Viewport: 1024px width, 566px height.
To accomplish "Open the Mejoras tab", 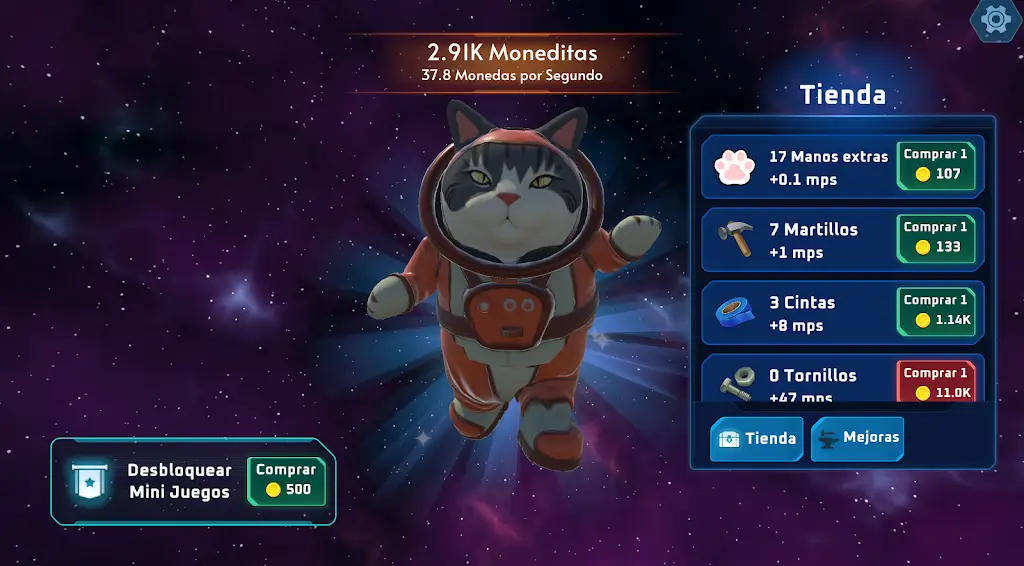I will [857, 438].
